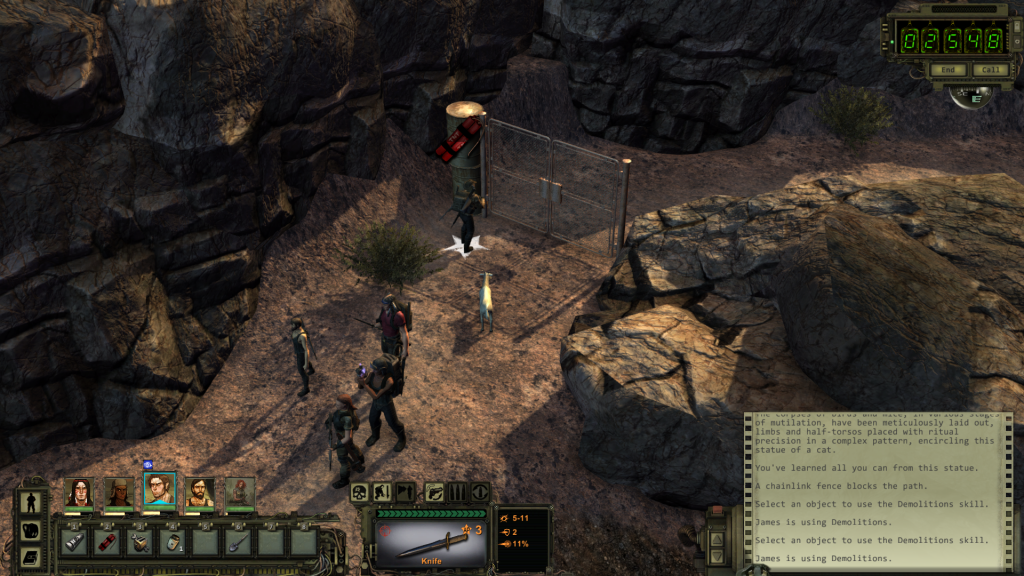Activate the third hotbar slot's tool item
Screen dimensions: 1024x576
139,542
